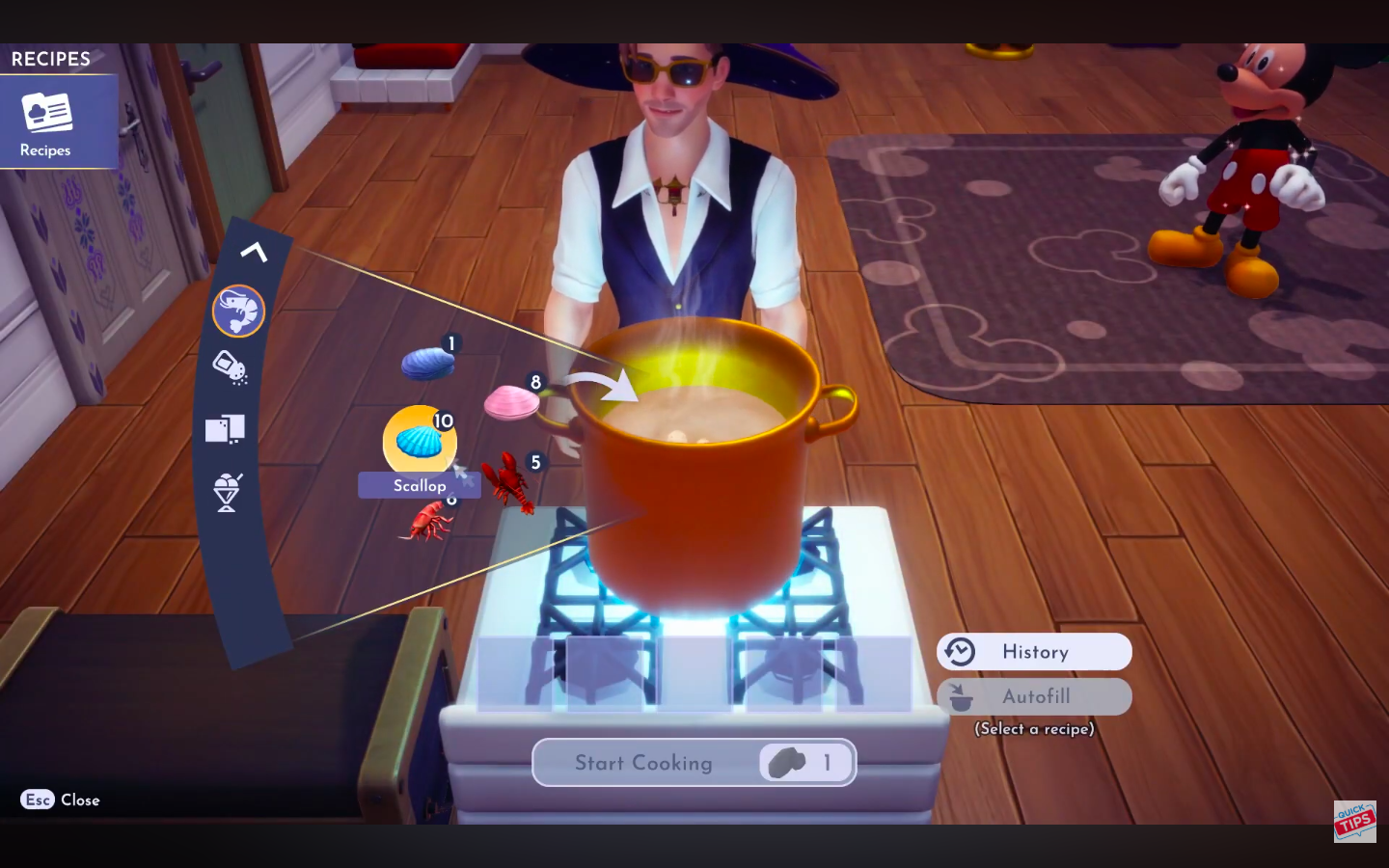The width and height of the screenshot is (1389, 868).
Task: Select the seafood category shrimp icon
Action: coord(238,311)
